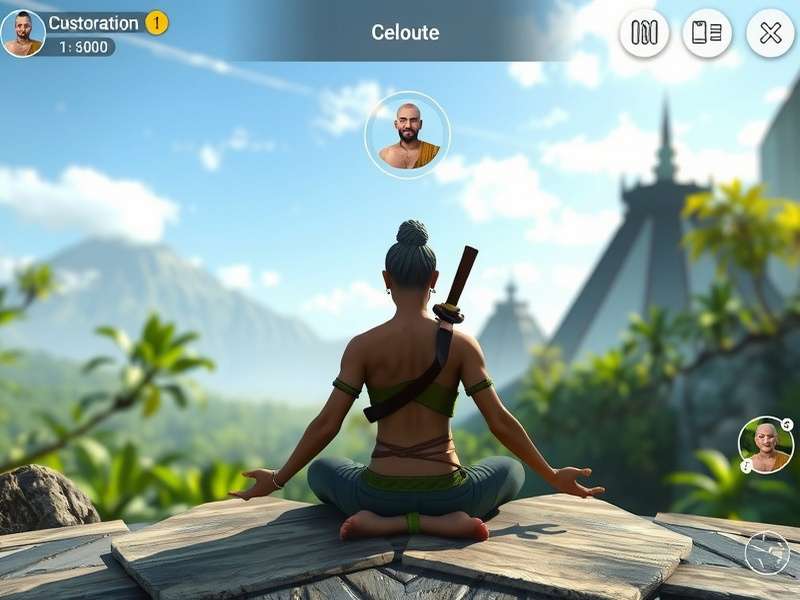Select the bald elder portrait with the orange robe
Screen dimensions: 800x600
766,445
